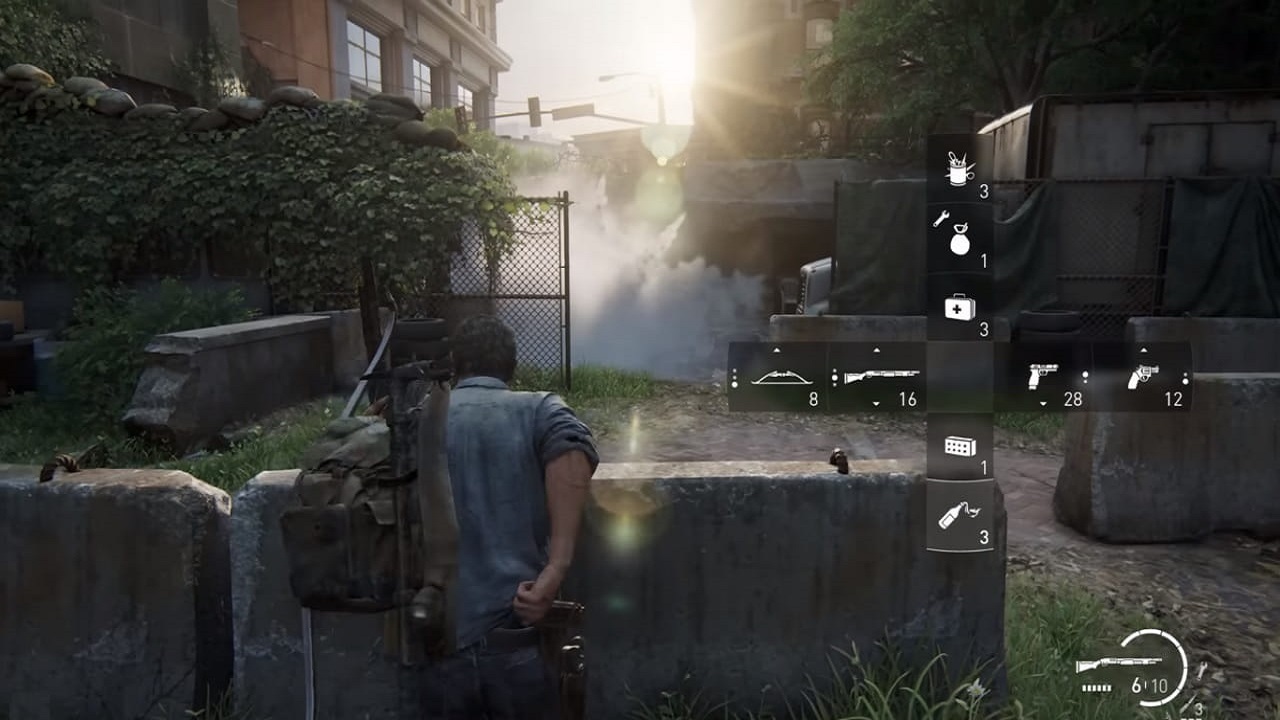
Task: Select the health kit icon
Action: tap(958, 310)
